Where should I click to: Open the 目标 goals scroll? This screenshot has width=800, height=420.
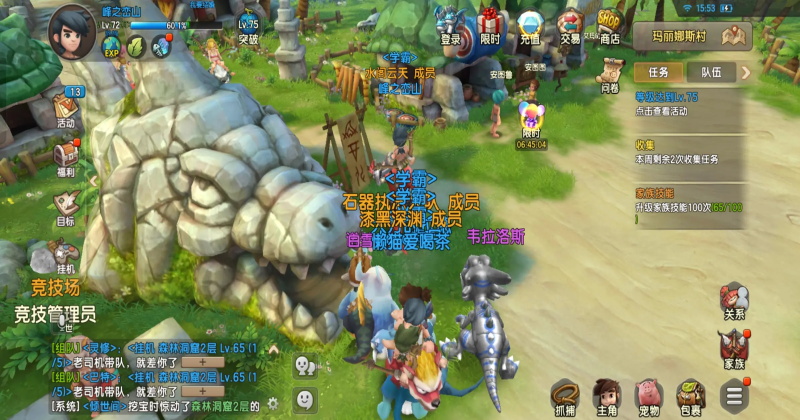tap(66, 205)
